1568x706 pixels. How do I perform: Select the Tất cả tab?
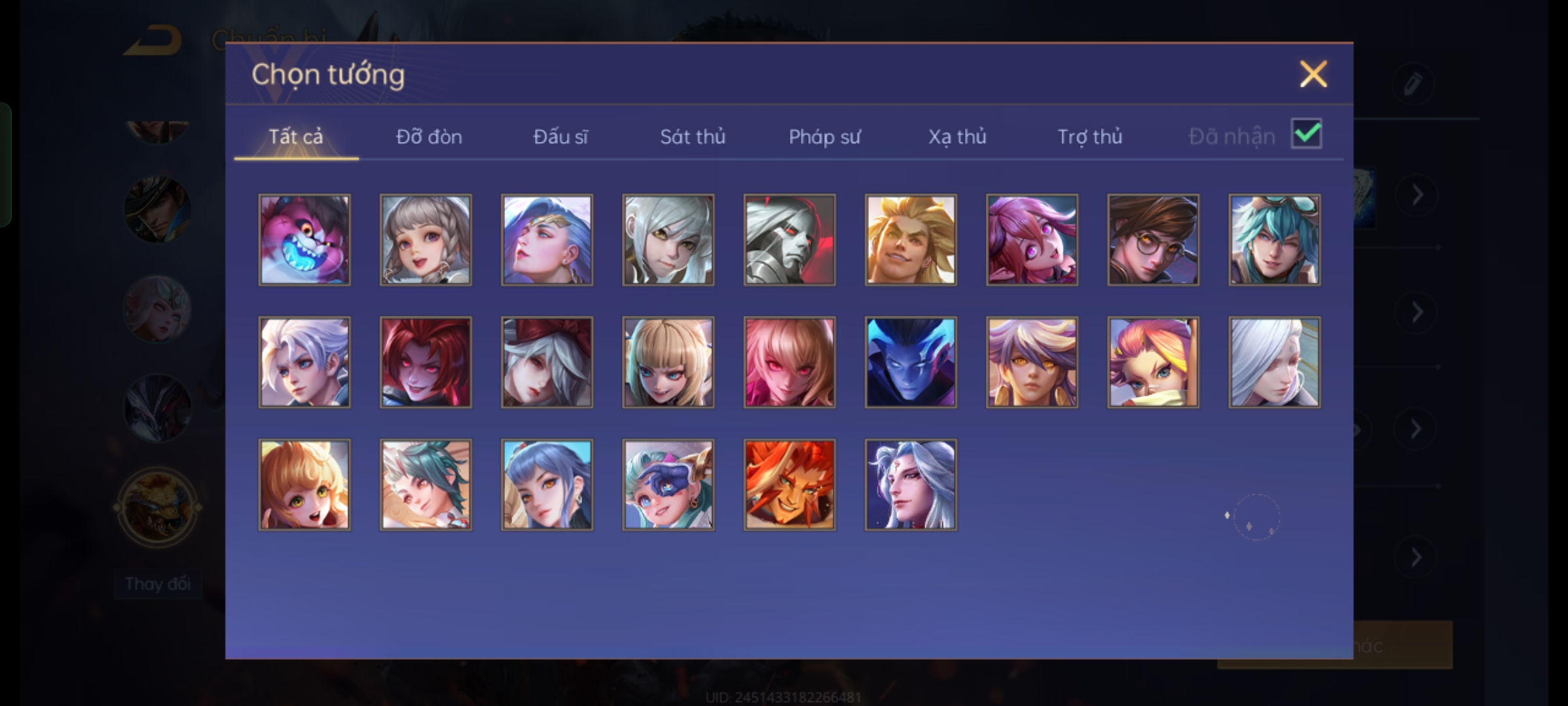coord(295,137)
